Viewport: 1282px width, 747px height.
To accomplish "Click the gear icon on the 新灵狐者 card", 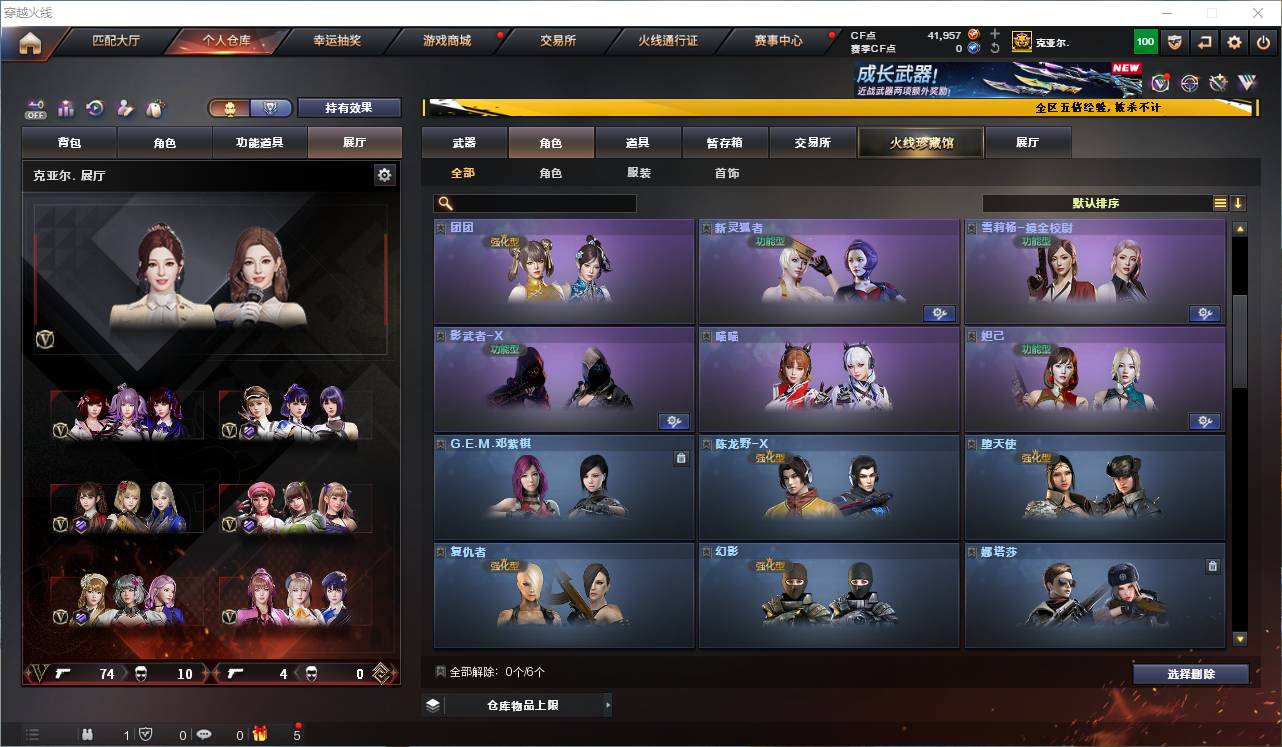I will click(939, 313).
